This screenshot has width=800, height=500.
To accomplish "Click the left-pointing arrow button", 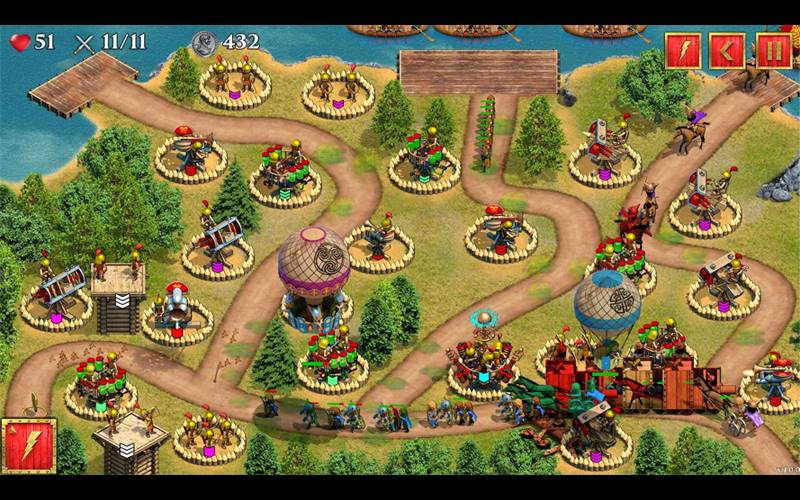I will (x=728, y=50).
